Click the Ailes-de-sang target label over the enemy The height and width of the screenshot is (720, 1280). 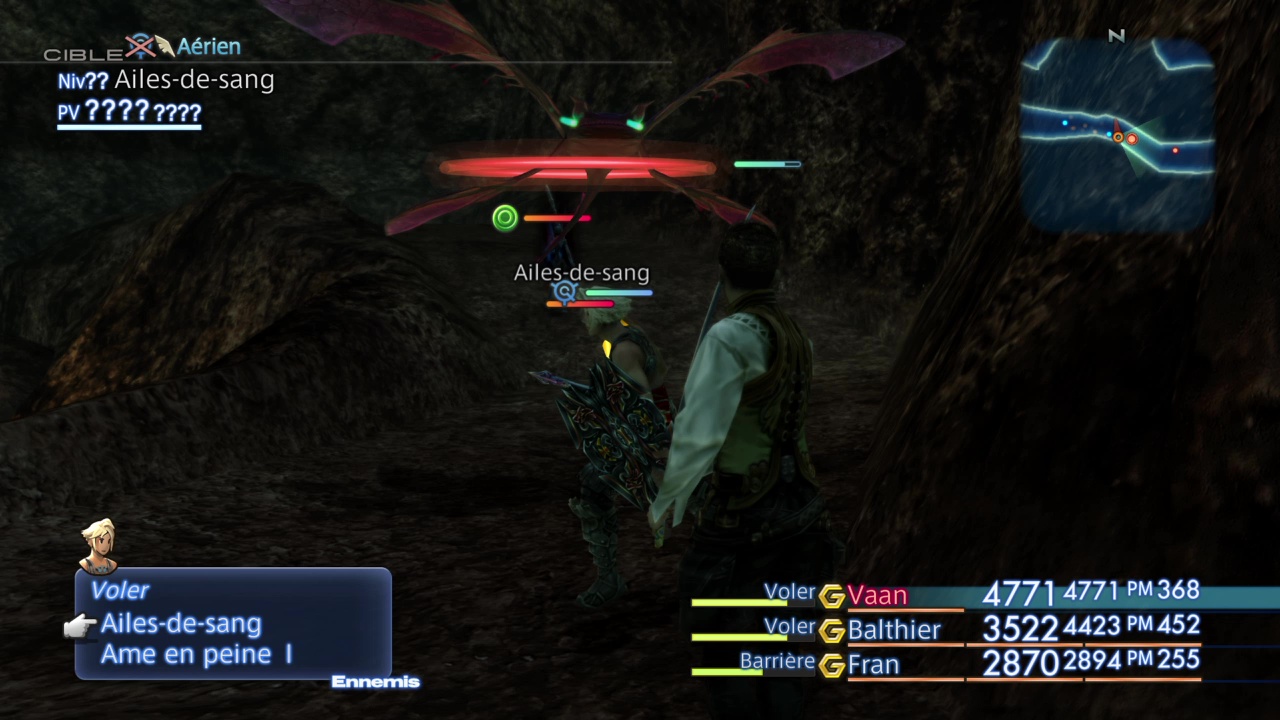pyautogui.click(x=581, y=273)
